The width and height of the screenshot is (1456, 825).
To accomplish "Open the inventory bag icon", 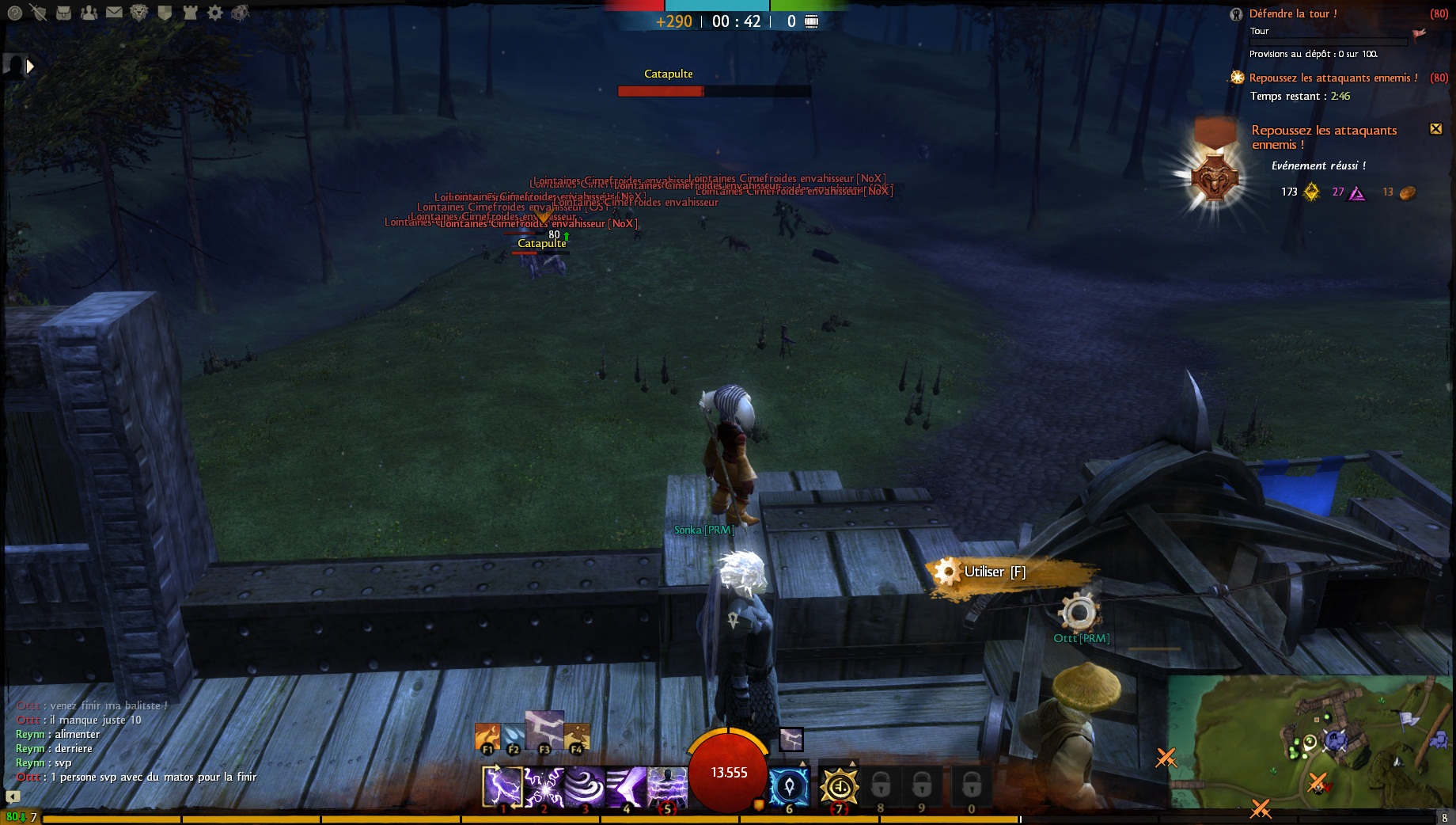I will 64,13.
